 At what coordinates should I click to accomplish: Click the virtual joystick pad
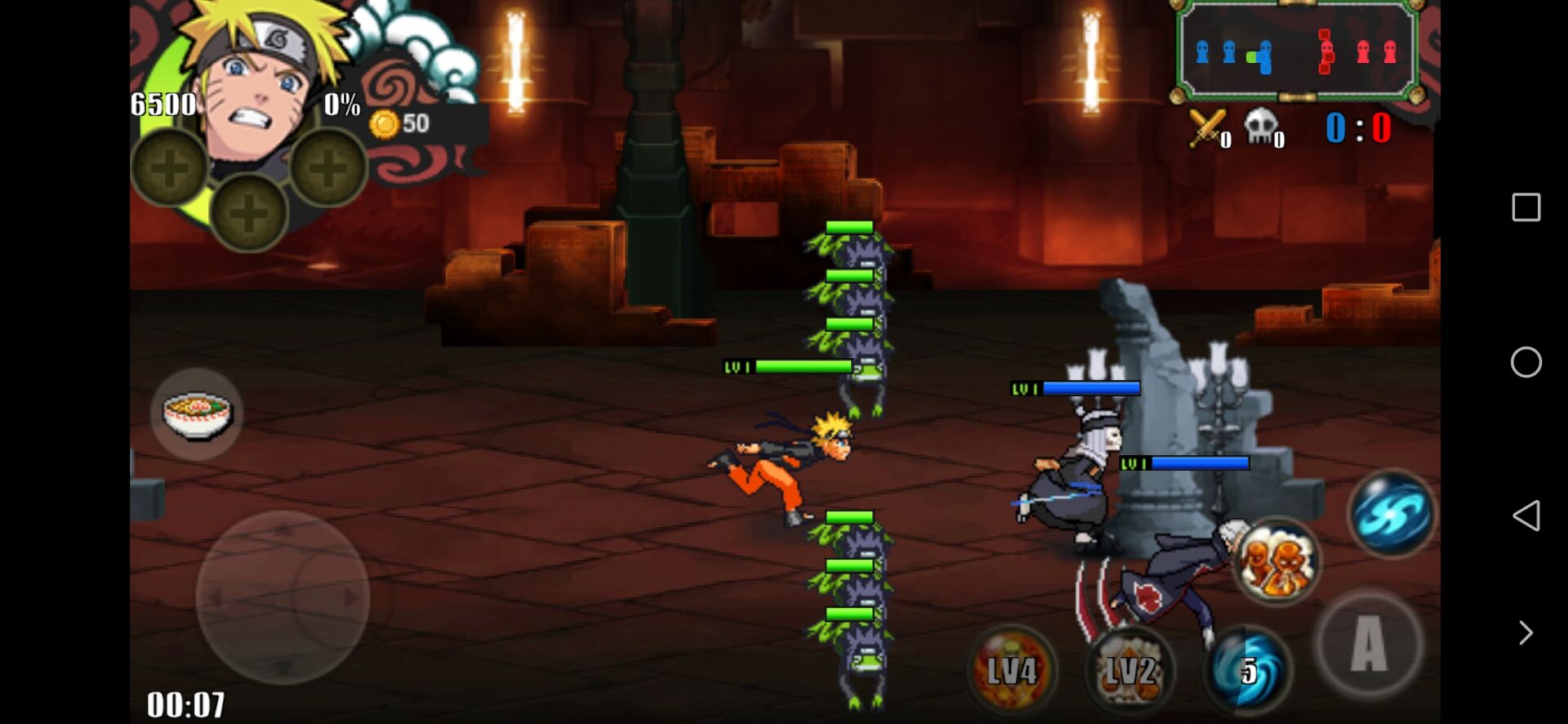pyautogui.click(x=283, y=597)
